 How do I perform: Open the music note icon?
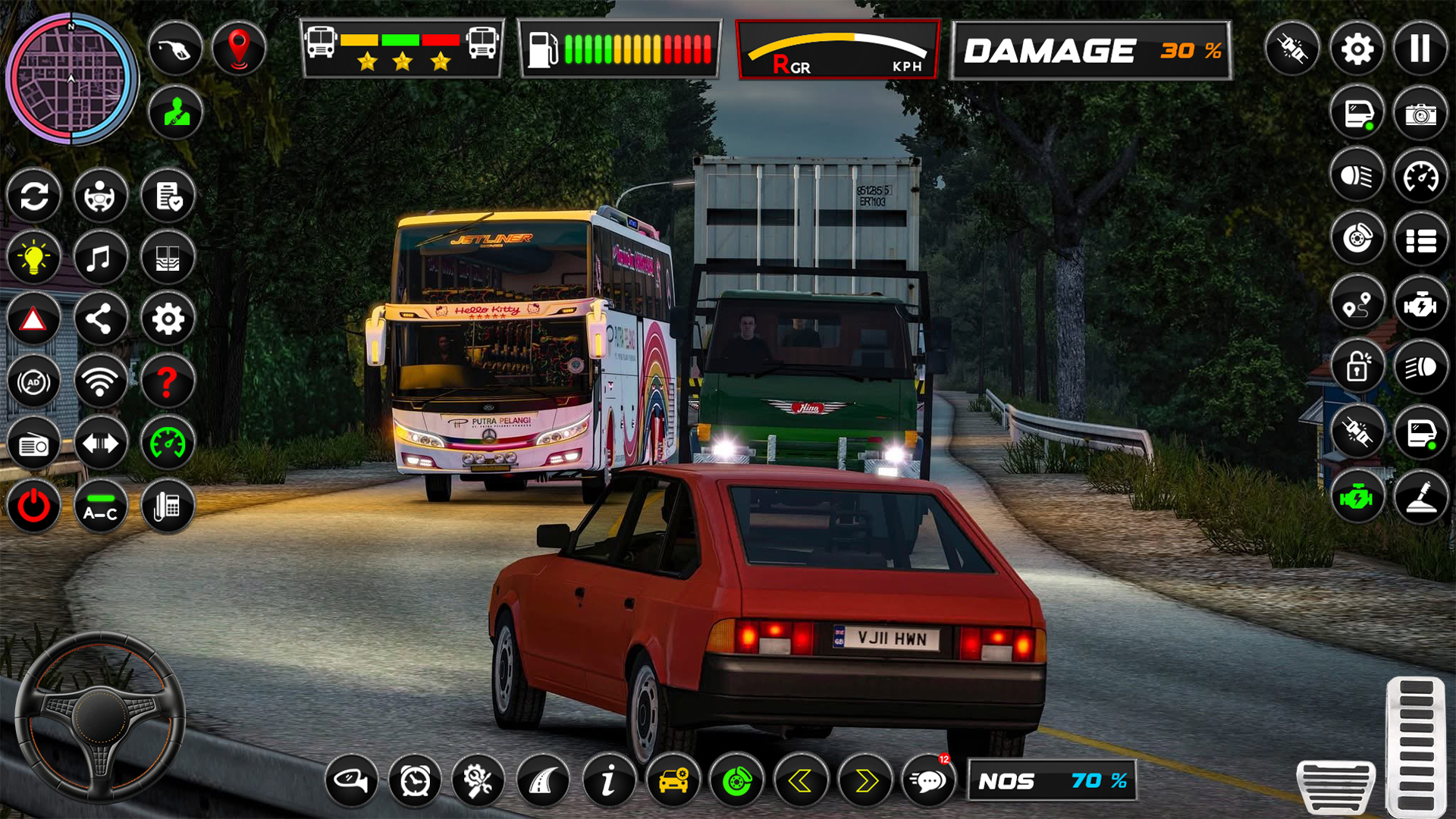point(102,257)
